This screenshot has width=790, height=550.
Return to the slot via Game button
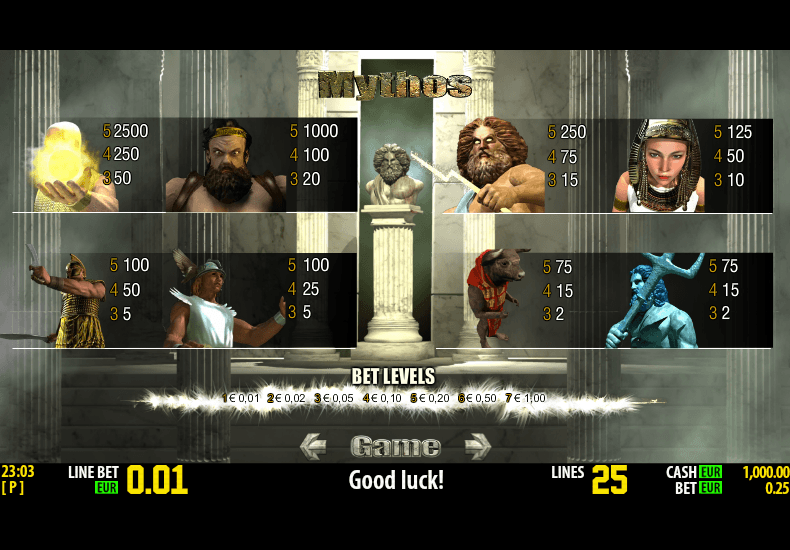pos(395,446)
